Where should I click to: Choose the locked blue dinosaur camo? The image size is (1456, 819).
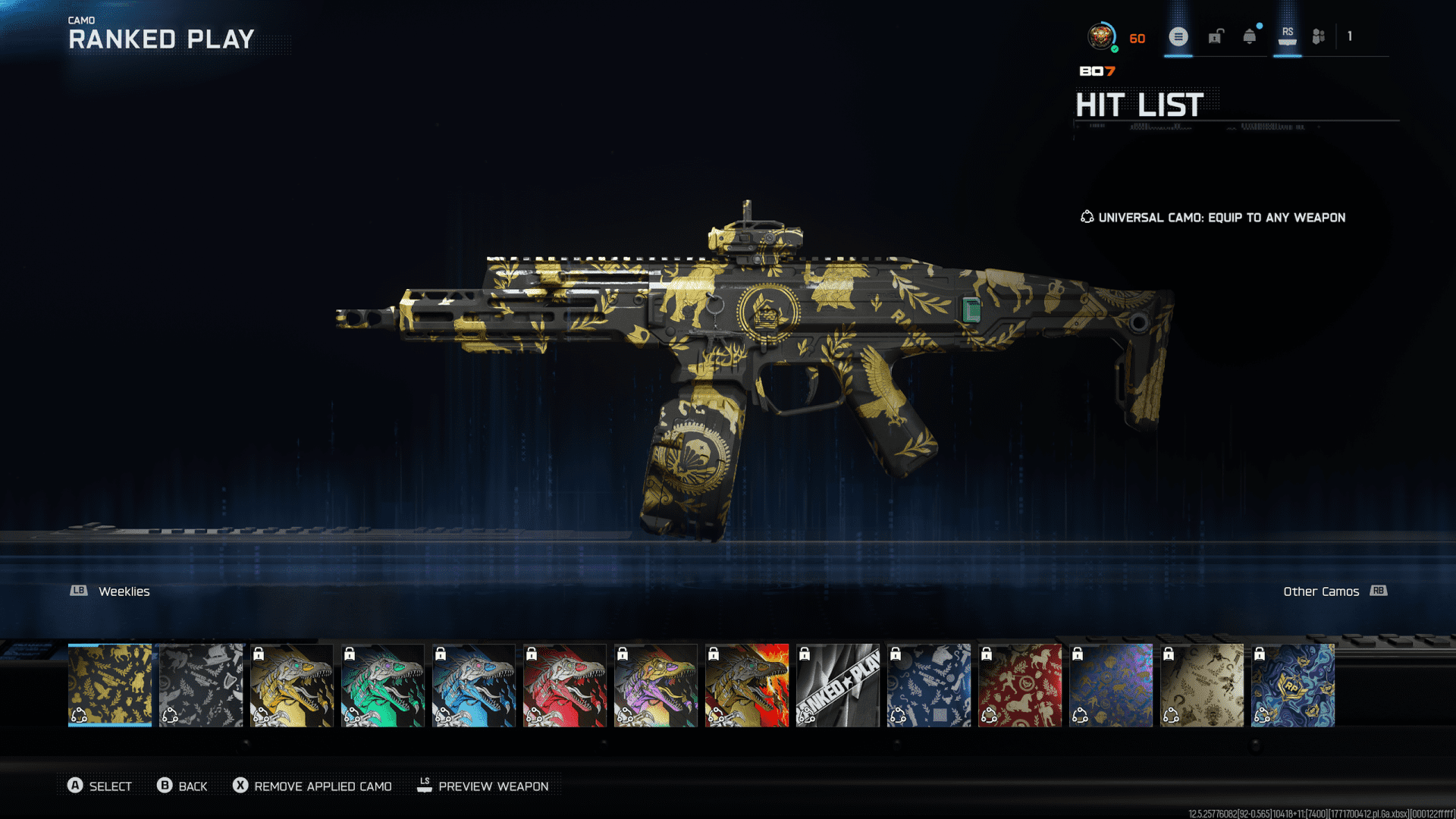click(x=474, y=685)
